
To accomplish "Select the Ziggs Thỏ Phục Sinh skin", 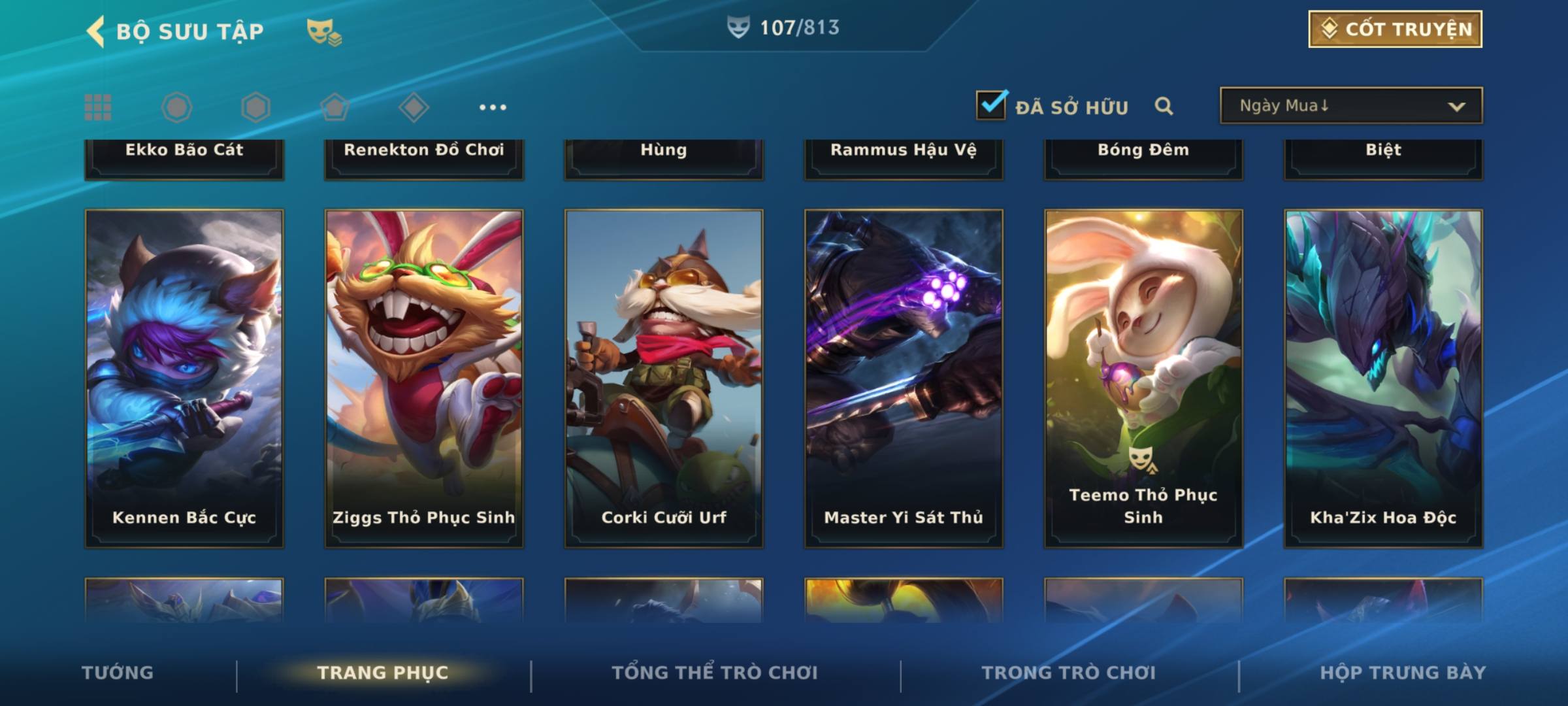I will coord(424,378).
